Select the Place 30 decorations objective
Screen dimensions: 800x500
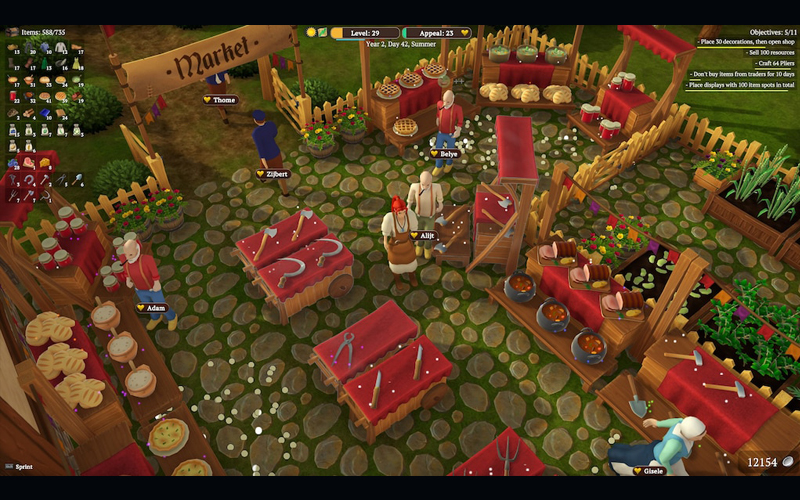[x=747, y=43]
